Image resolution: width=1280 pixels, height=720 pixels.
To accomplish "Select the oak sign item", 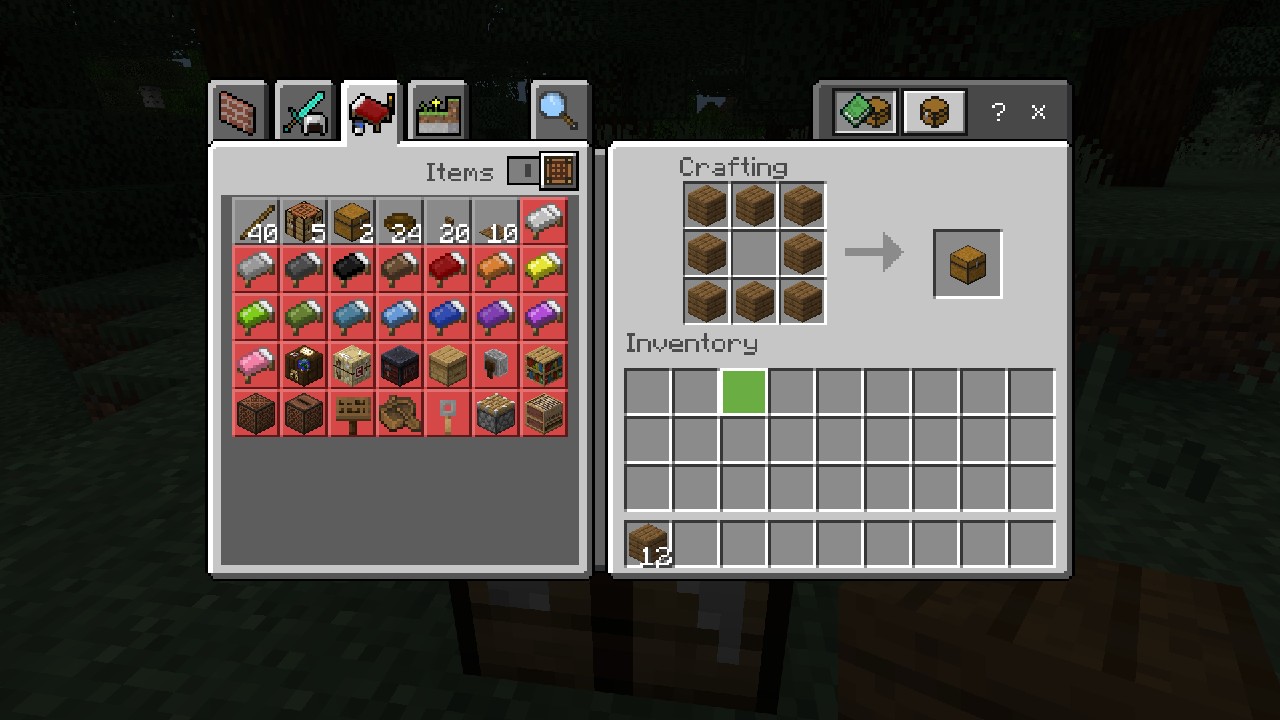I will 351,414.
